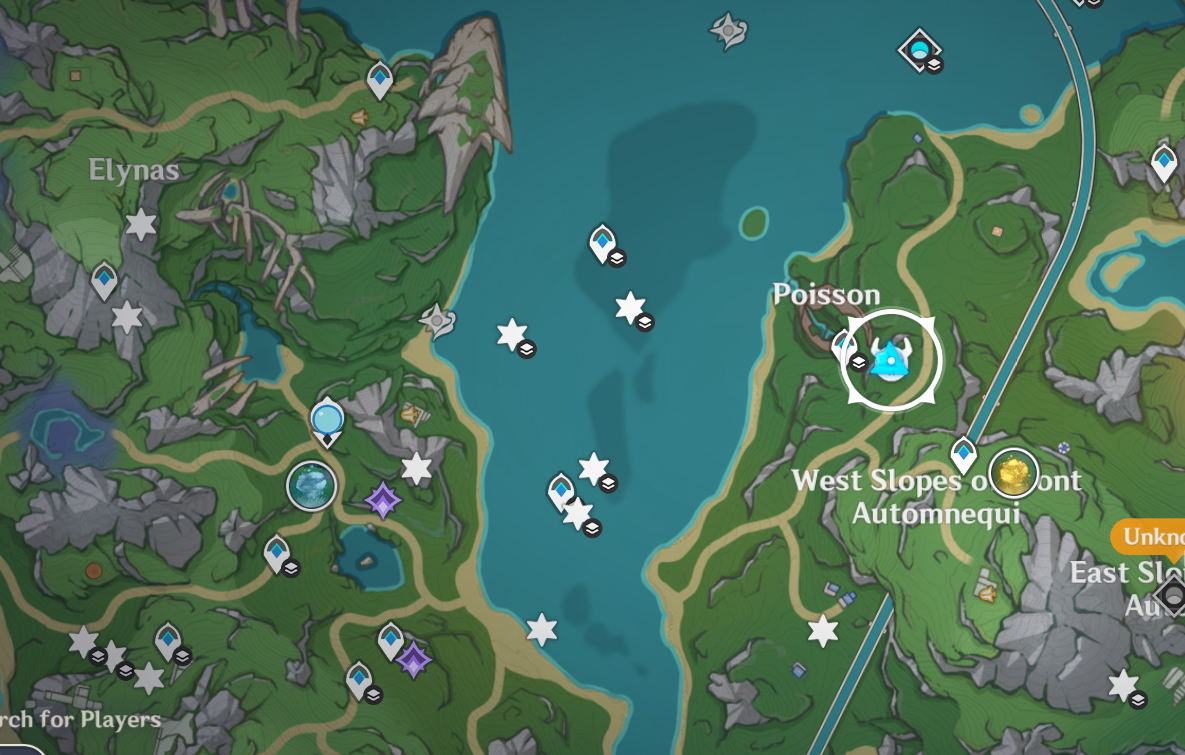Select the teleport waypoint below Elynas label
The height and width of the screenshot is (755, 1185).
tap(105, 280)
